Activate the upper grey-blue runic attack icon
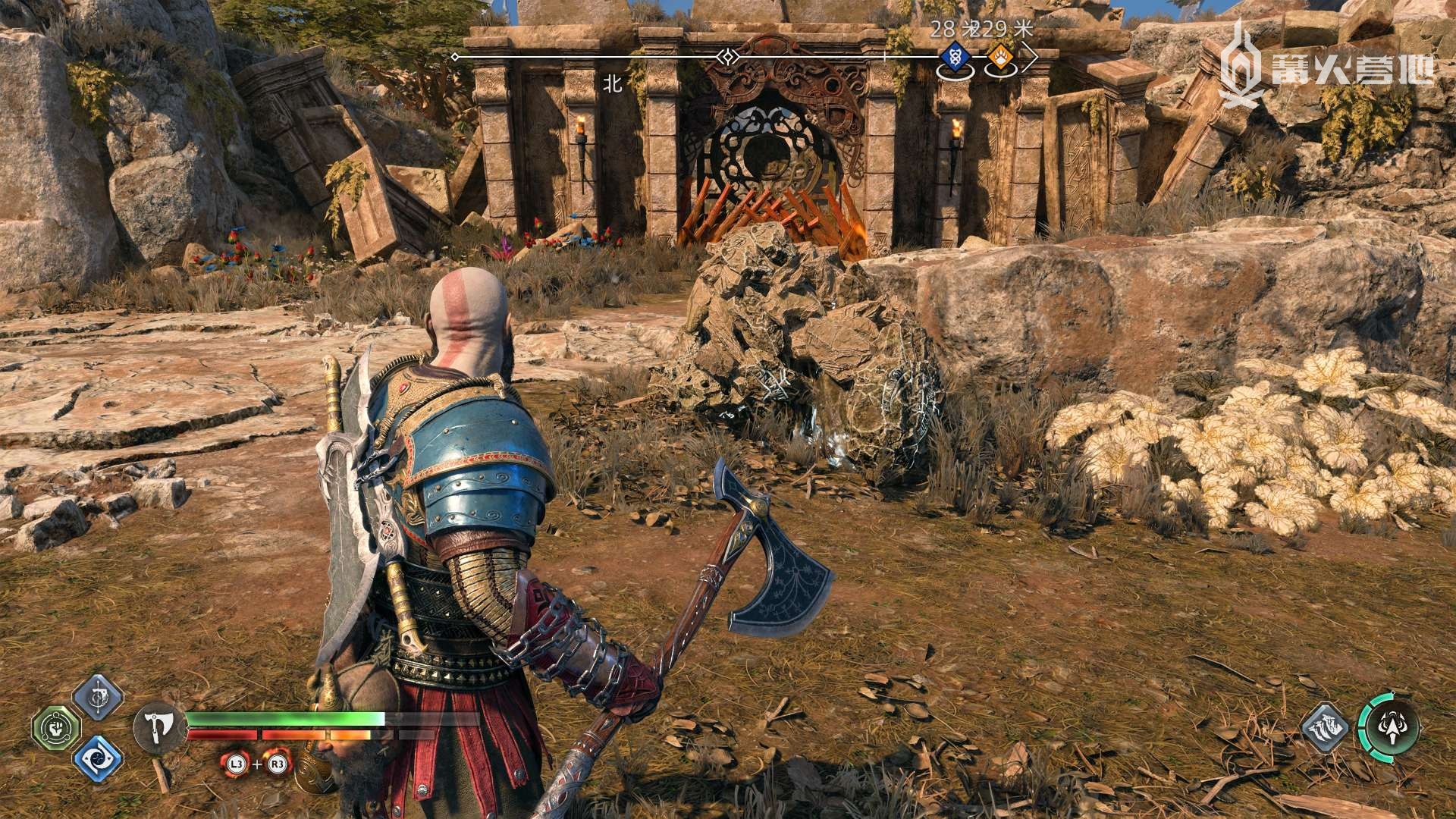The image size is (1456, 819). (x=99, y=698)
